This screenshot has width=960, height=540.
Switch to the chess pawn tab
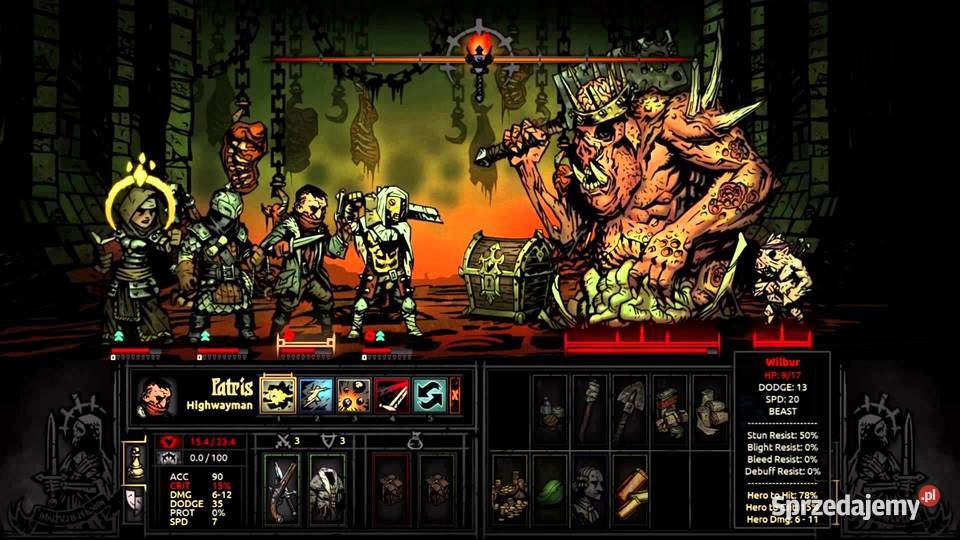(x=132, y=459)
